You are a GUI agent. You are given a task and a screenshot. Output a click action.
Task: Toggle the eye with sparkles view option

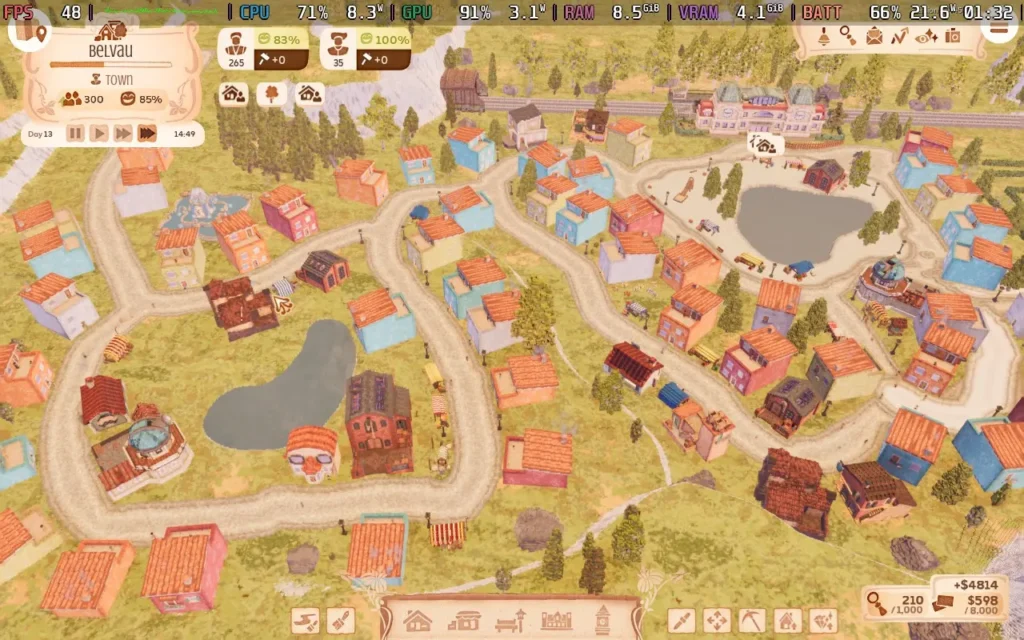(x=926, y=37)
